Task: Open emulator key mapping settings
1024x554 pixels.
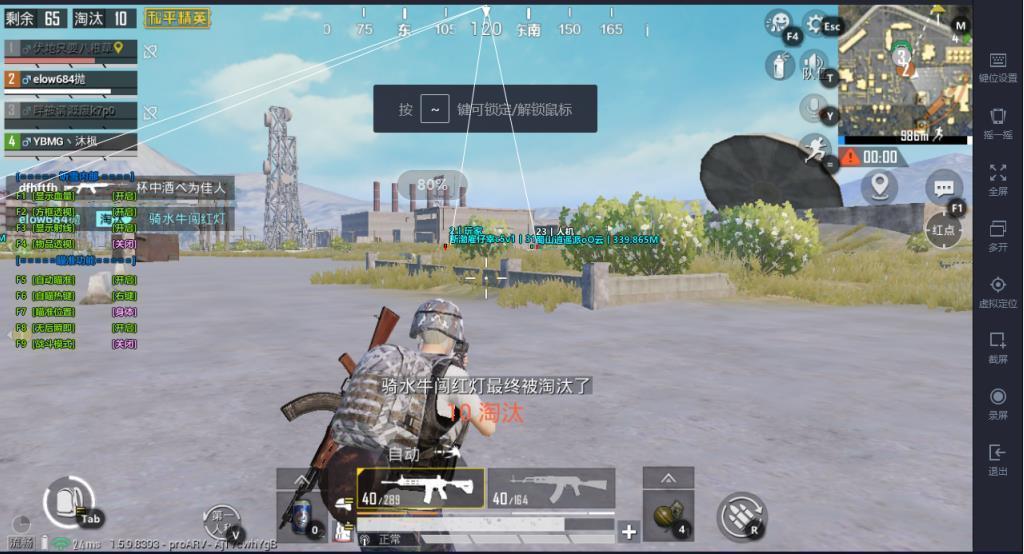Action: click(x=997, y=68)
